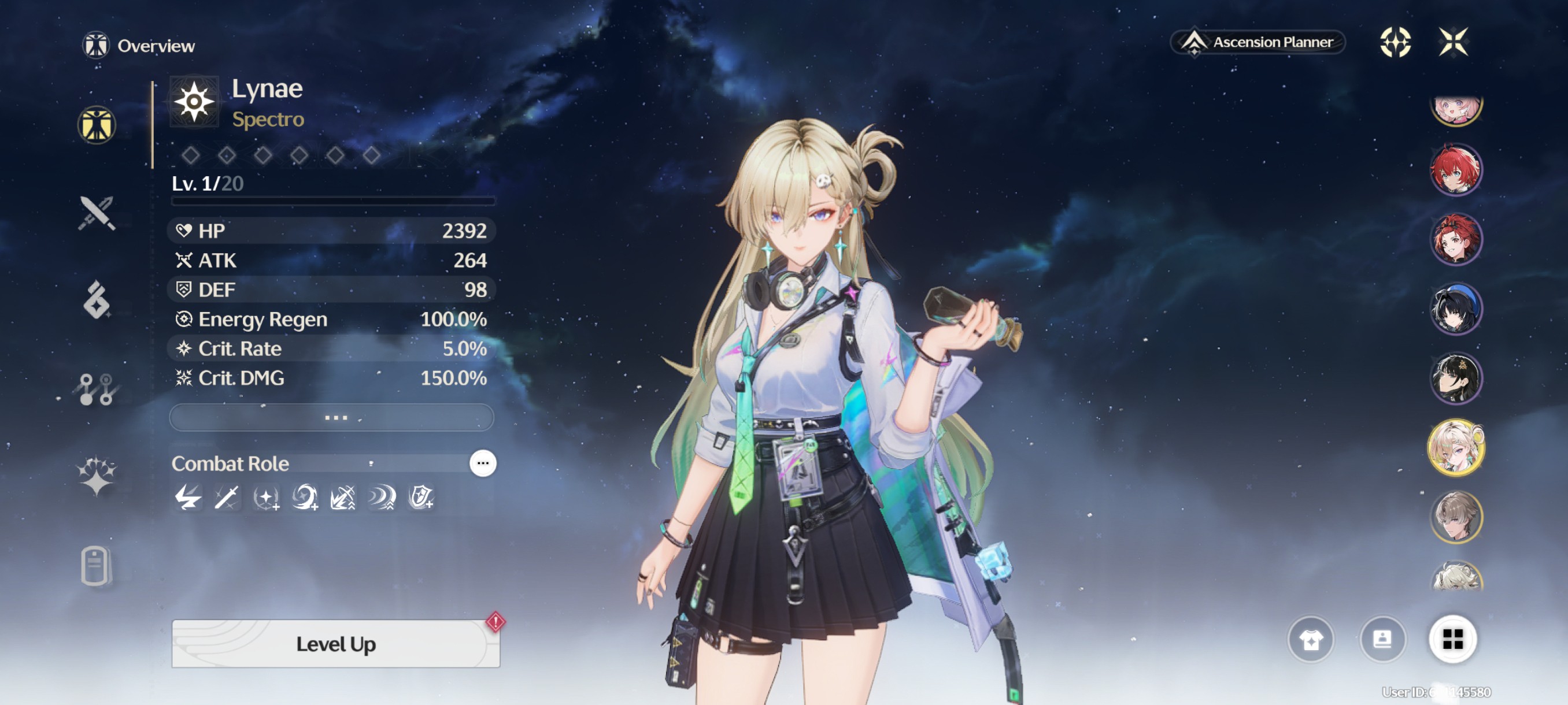Image resolution: width=1568 pixels, height=705 pixels.
Task: Open the outfit shirt button
Action: tap(1311, 639)
